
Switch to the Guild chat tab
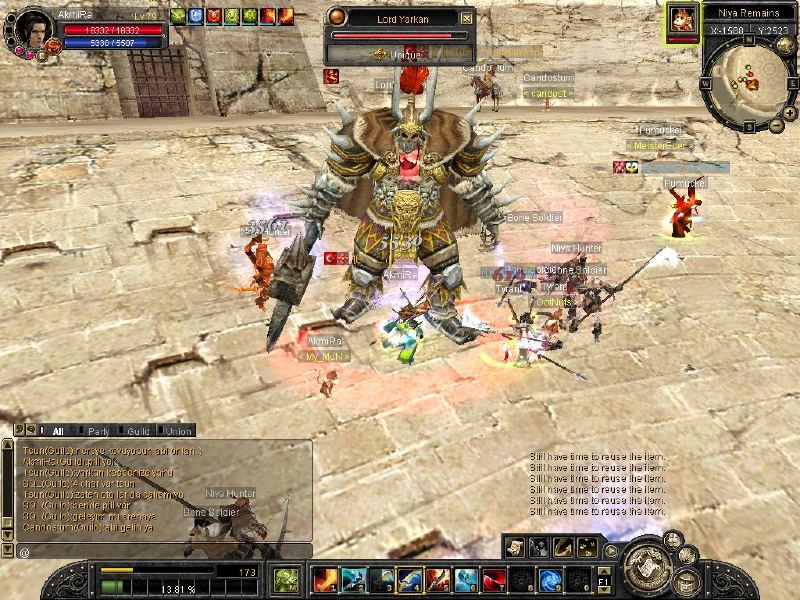[138, 431]
